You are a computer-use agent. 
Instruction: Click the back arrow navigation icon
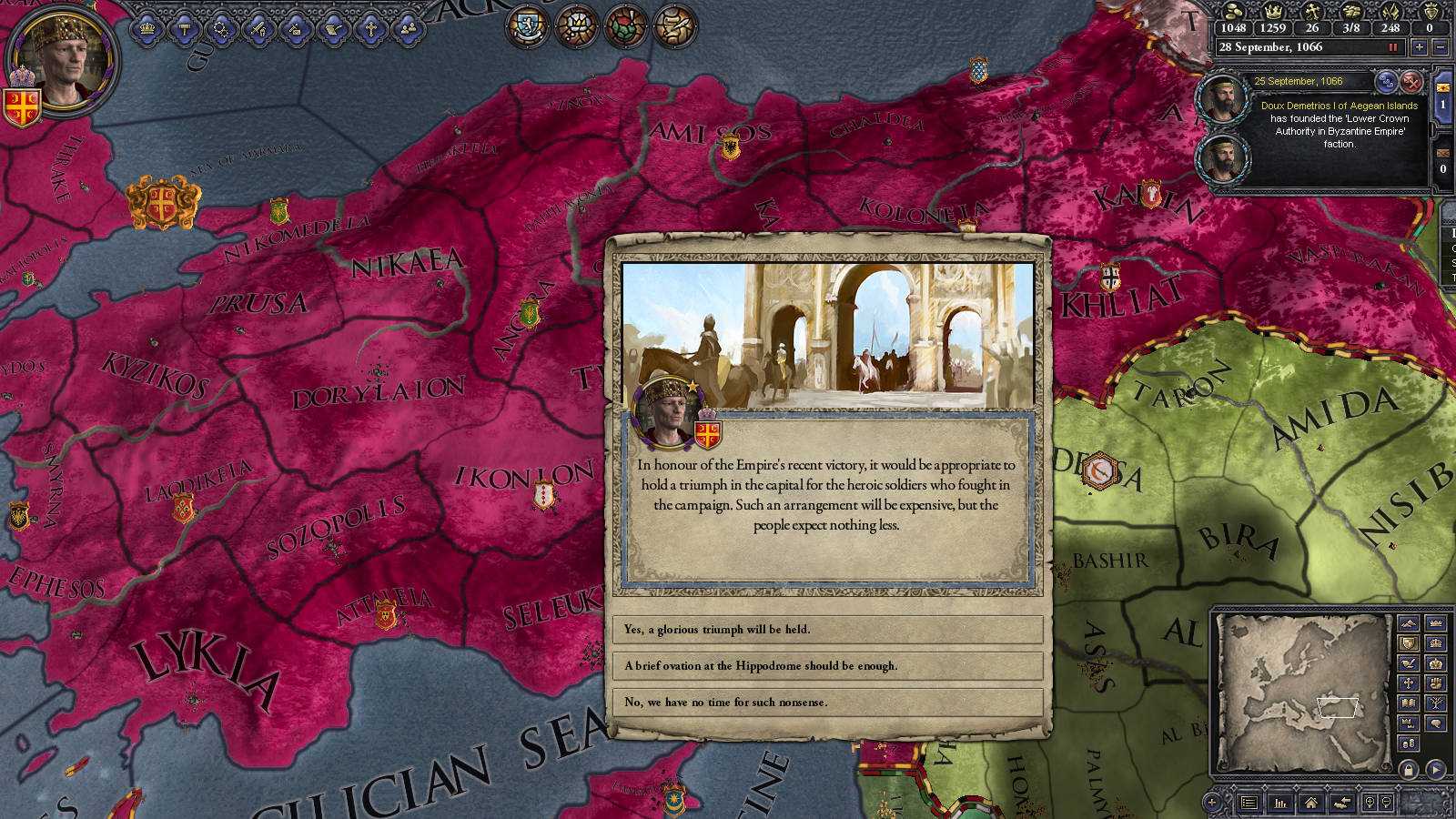pos(1342,803)
